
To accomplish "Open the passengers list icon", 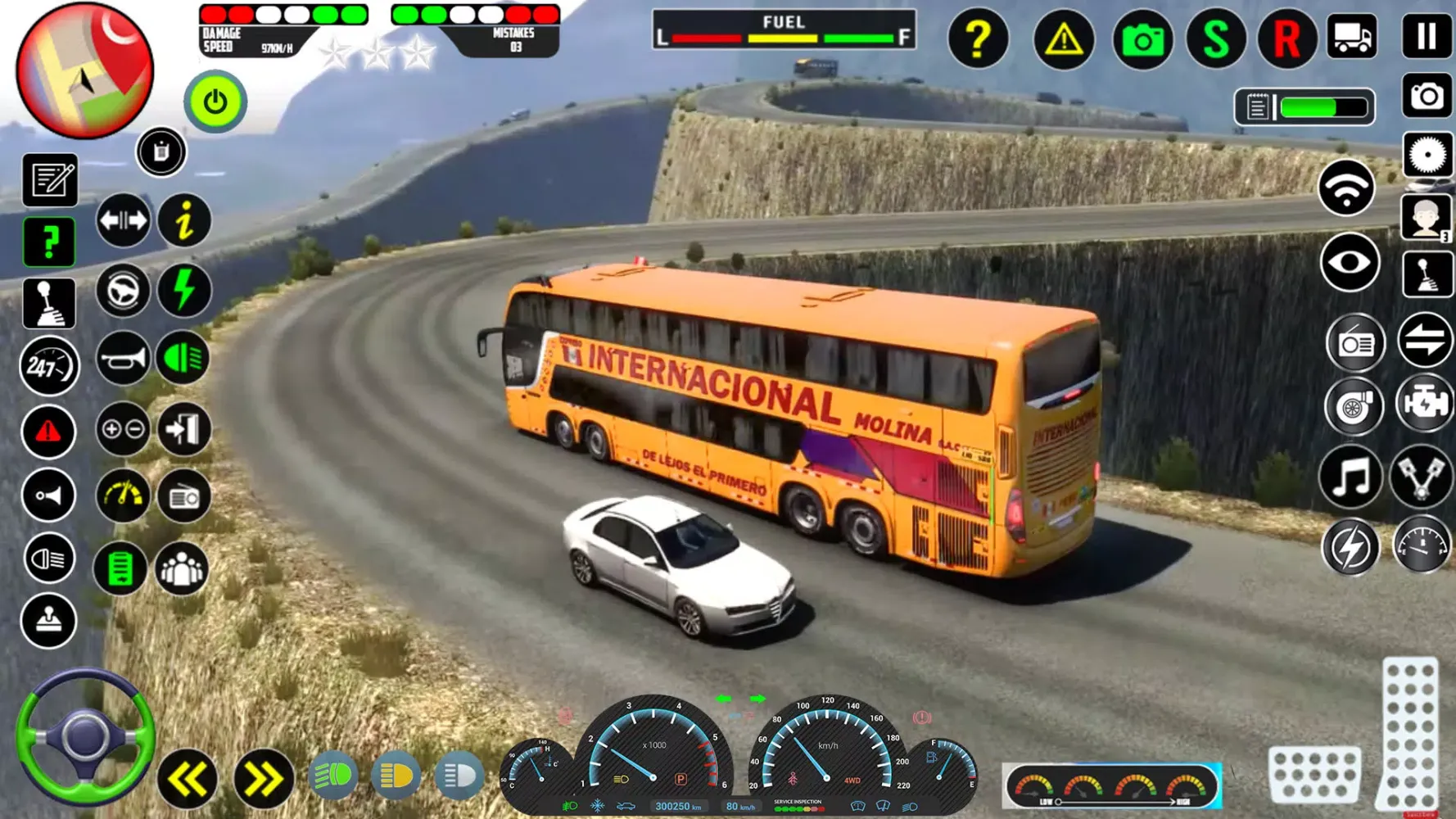I will (183, 567).
